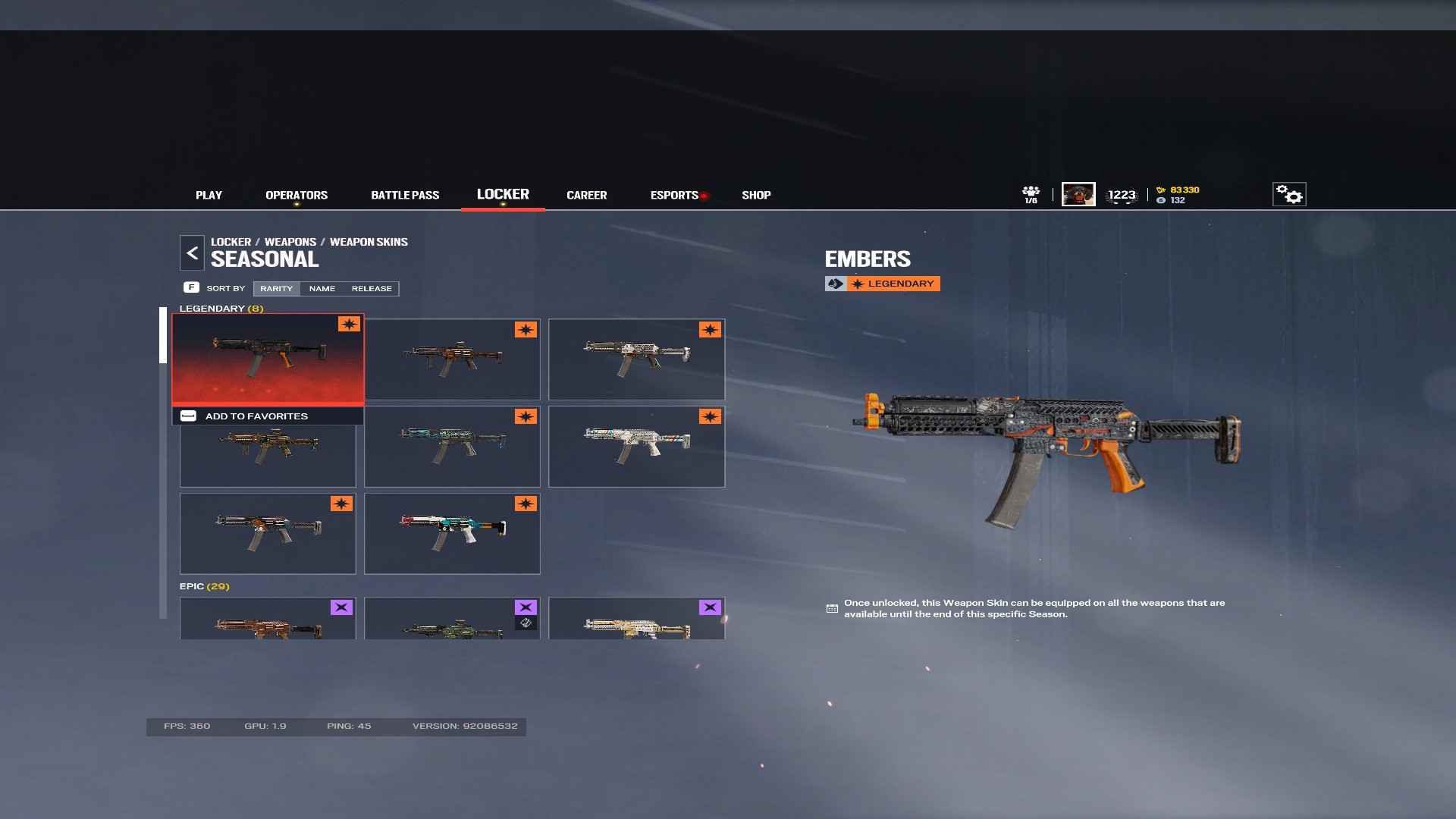The width and height of the screenshot is (1456, 819).
Task: Open the squad party icon
Action: (x=1031, y=194)
